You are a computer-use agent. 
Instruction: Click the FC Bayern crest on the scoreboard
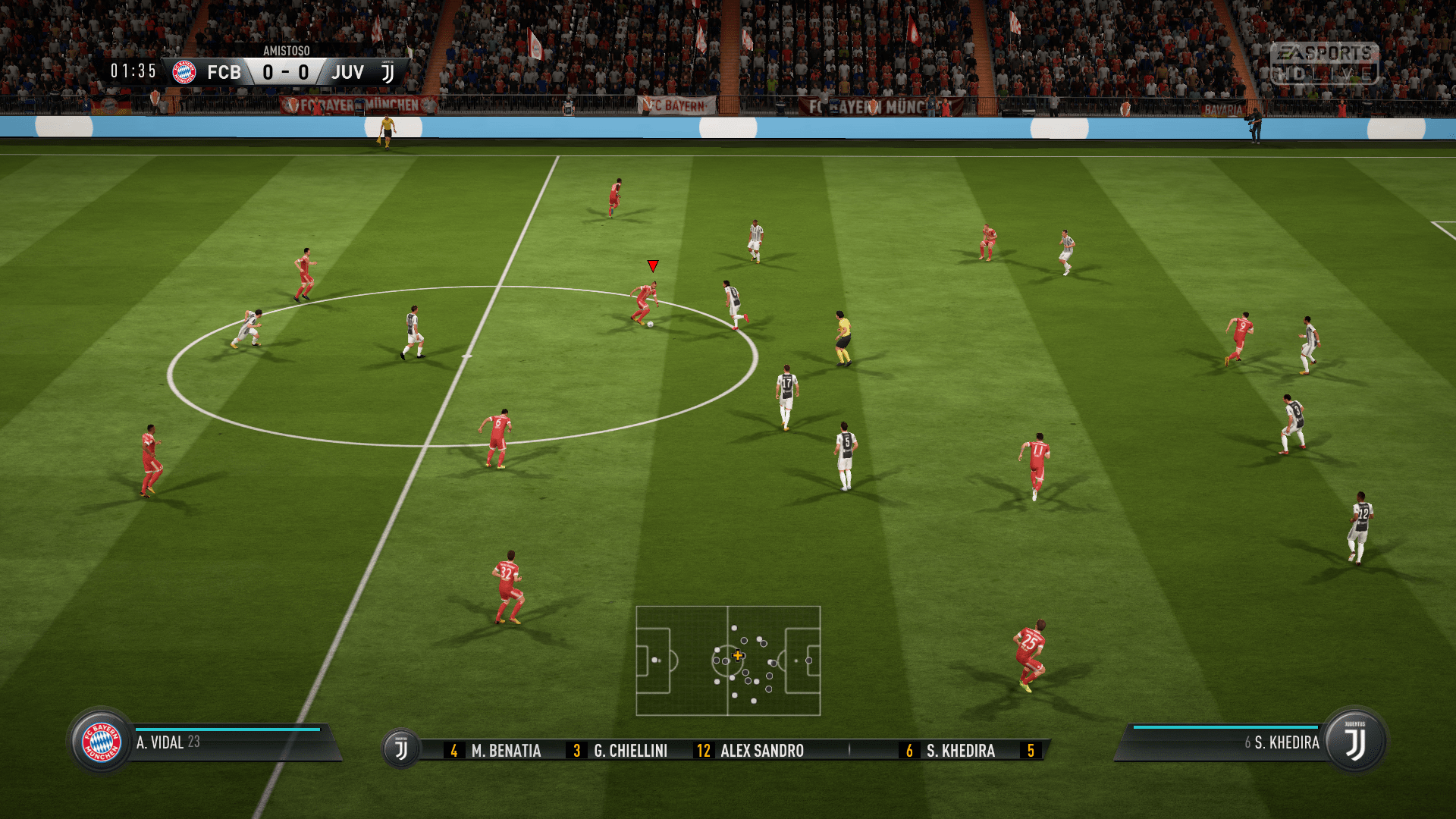184,72
